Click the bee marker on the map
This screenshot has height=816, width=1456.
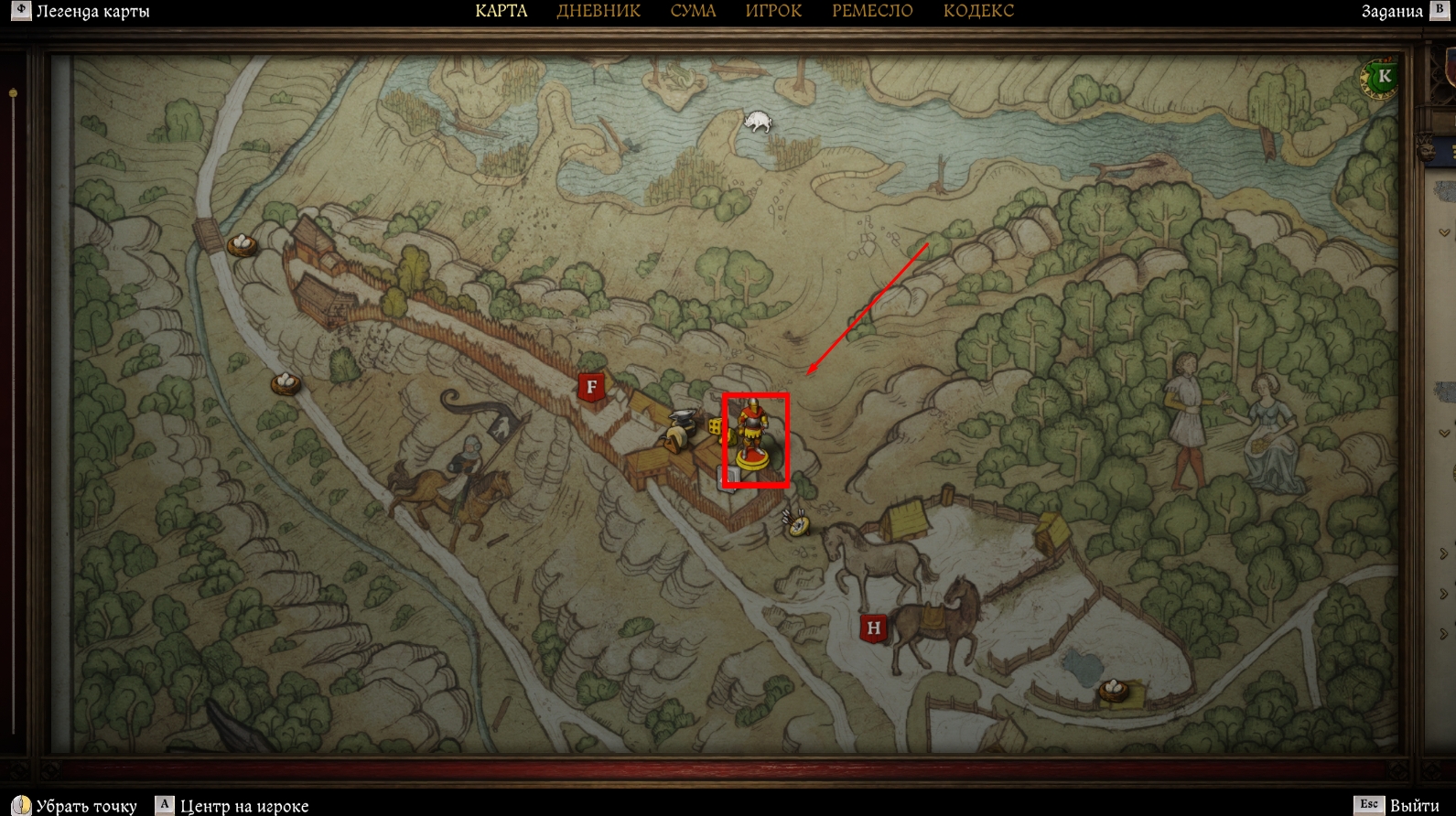click(797, 523)
